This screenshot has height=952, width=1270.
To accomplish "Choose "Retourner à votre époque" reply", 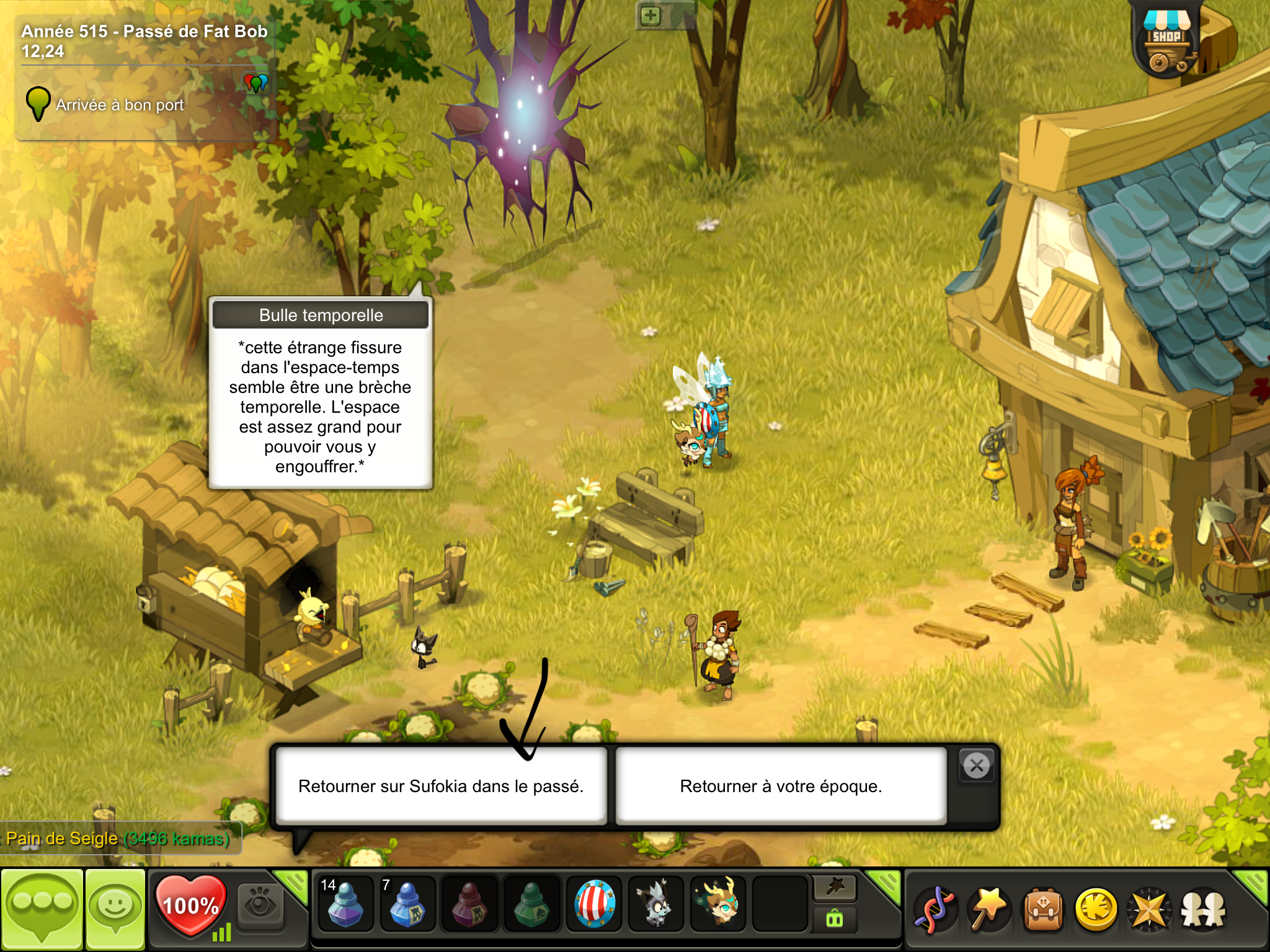I will point(781,786).
